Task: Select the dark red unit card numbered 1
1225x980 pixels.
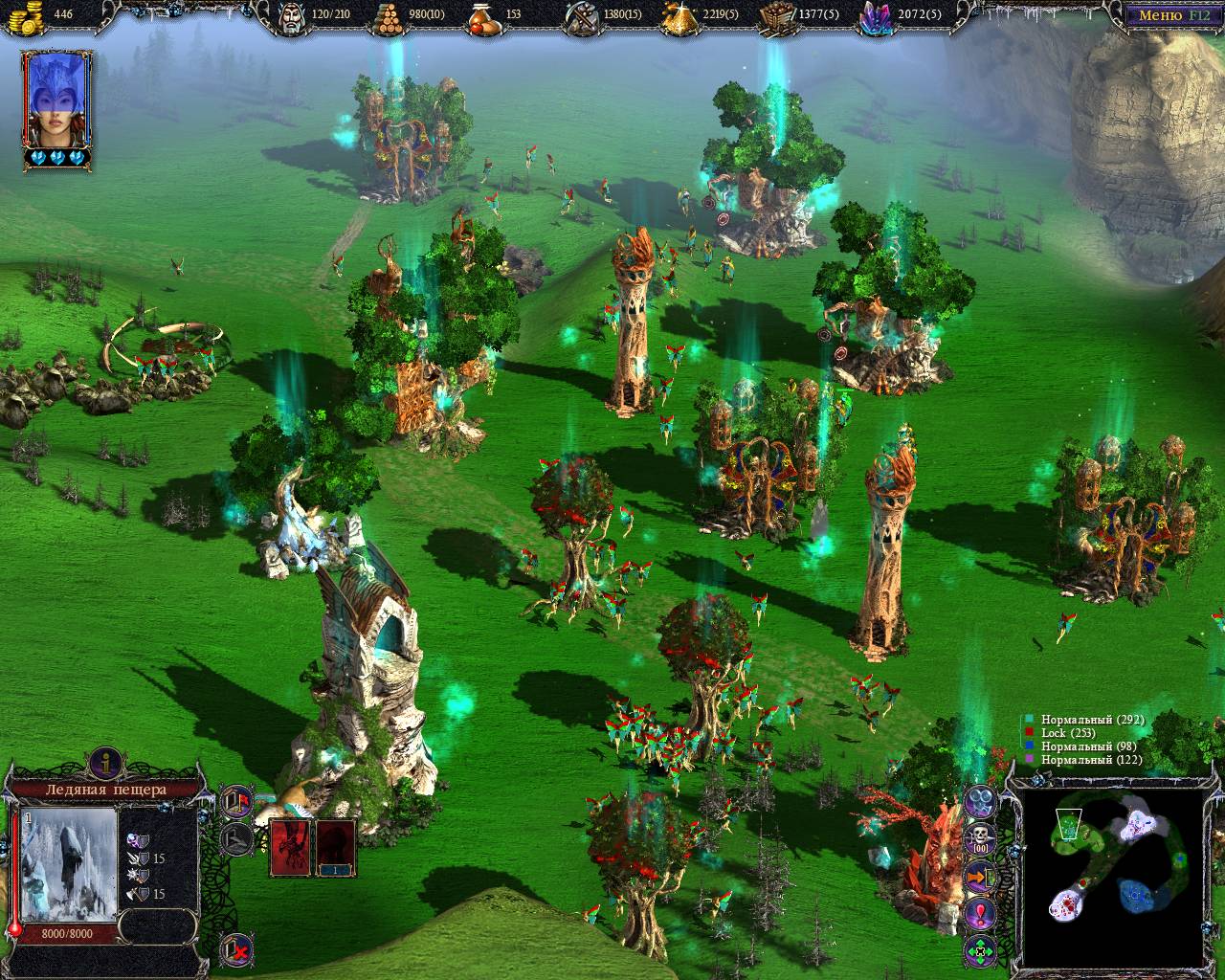Action: tap(335, 847)
